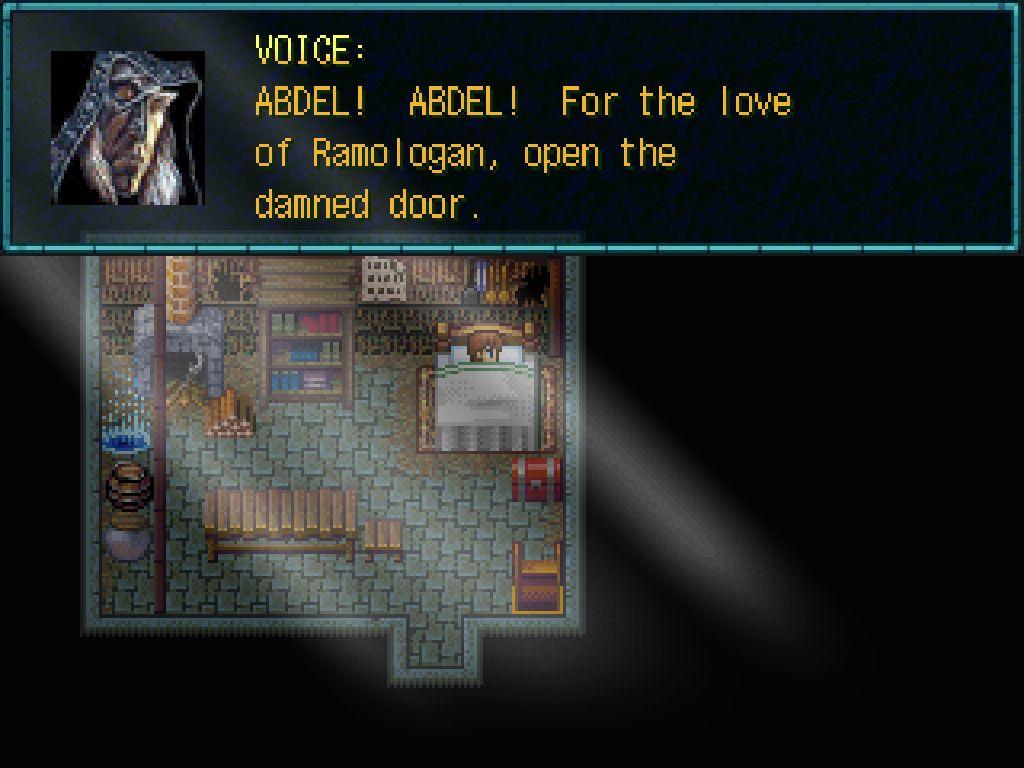Click the hooded speaker portrait
The image size is (1024, 768).
click(128, 128)
